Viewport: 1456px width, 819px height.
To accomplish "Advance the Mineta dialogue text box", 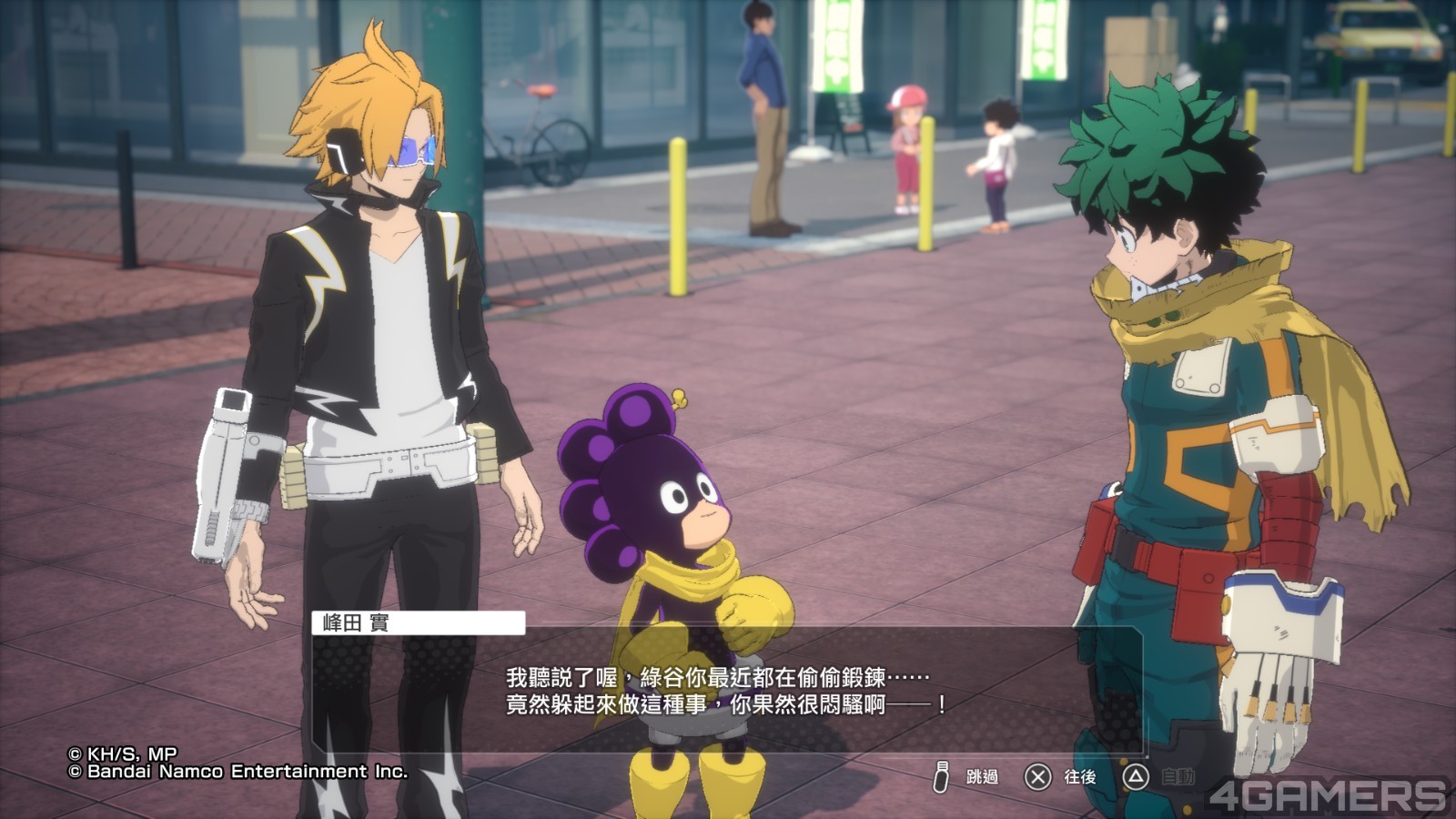I will tap(726, 690).
